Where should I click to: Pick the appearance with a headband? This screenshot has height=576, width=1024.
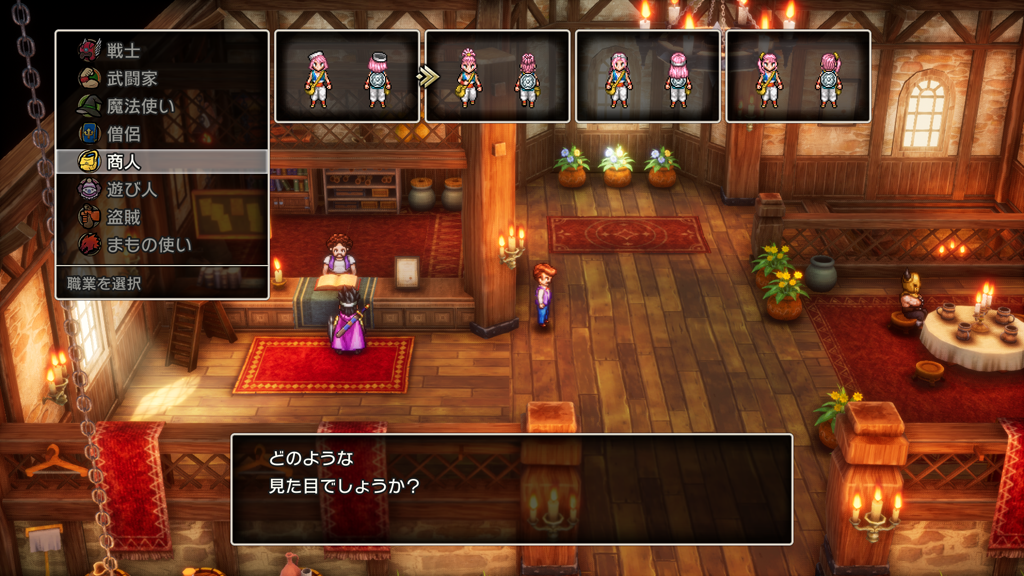coord(647,77)
